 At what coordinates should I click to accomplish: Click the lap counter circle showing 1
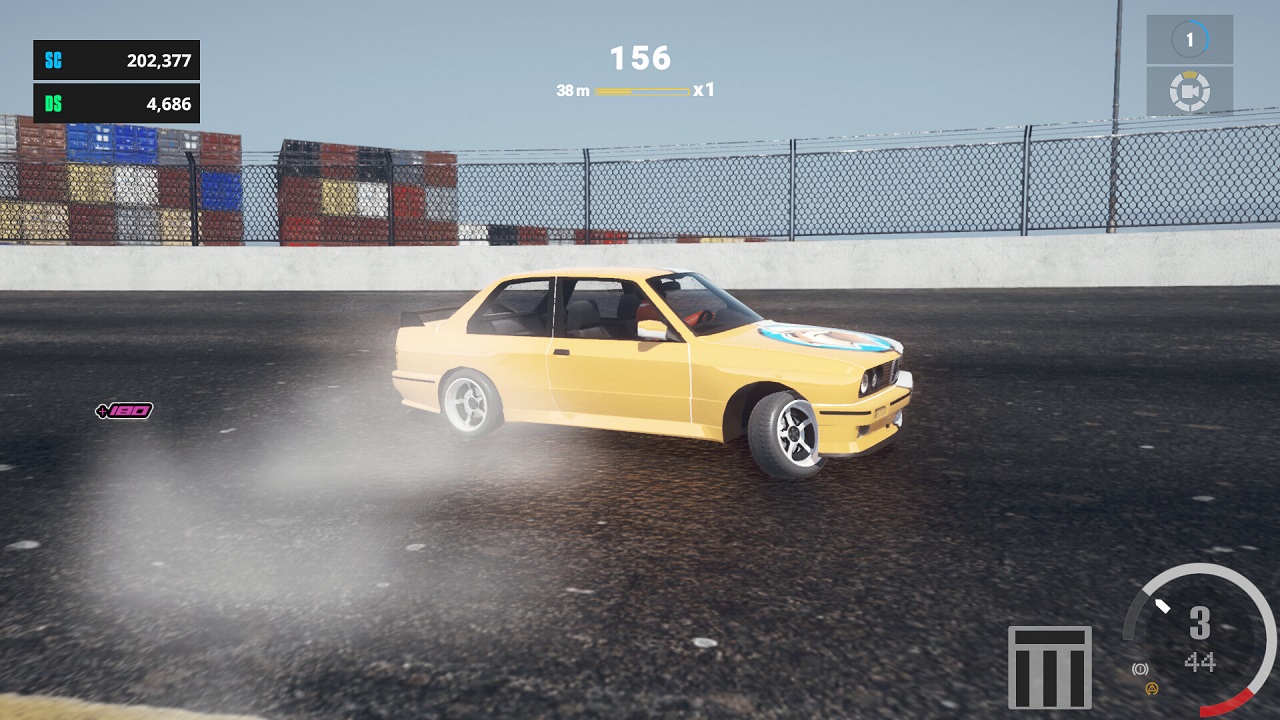(1190, 38)
